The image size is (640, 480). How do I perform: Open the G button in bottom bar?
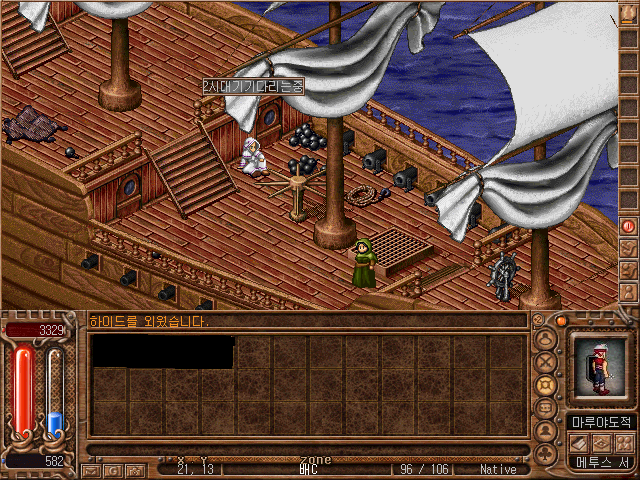click(x=112, y=469)
